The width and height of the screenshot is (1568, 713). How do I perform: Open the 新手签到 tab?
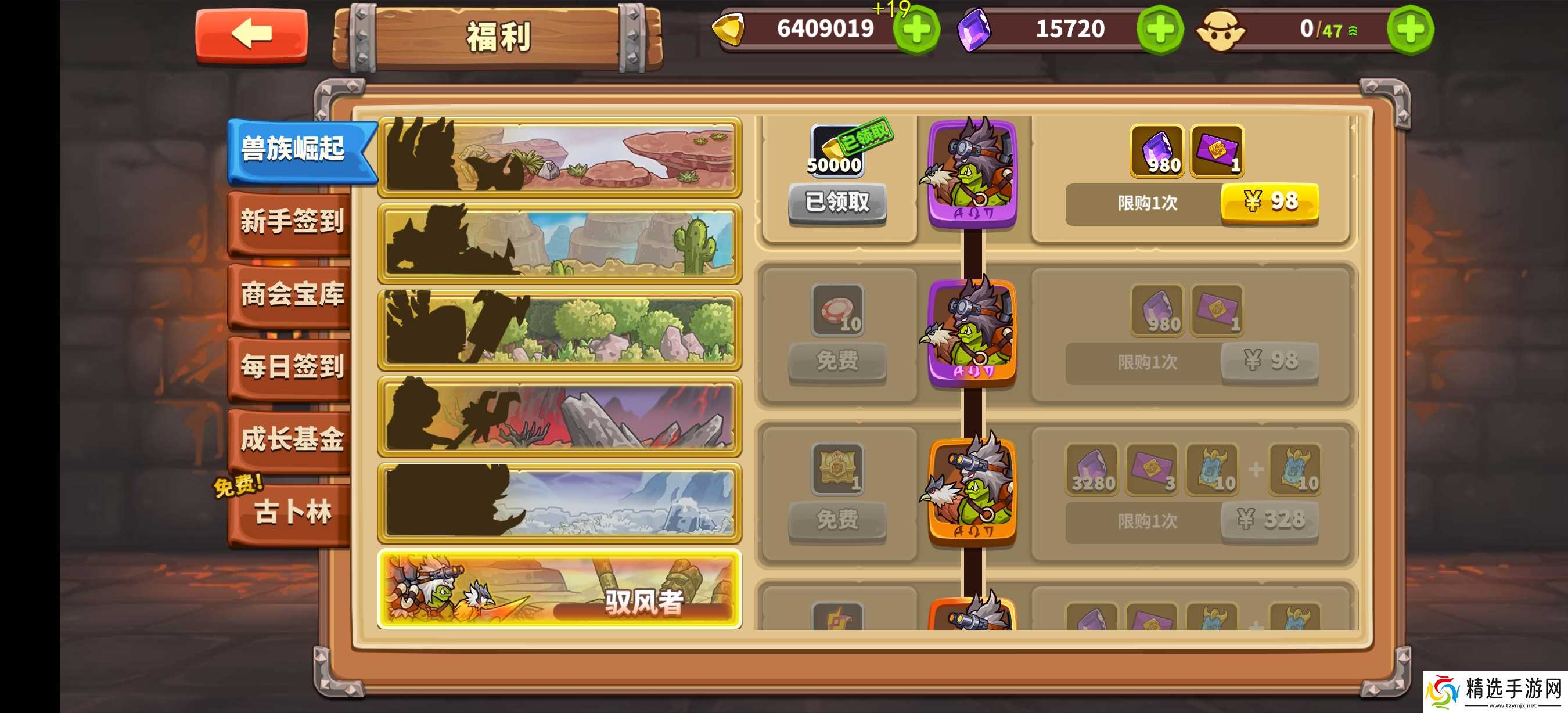point(292,222)
